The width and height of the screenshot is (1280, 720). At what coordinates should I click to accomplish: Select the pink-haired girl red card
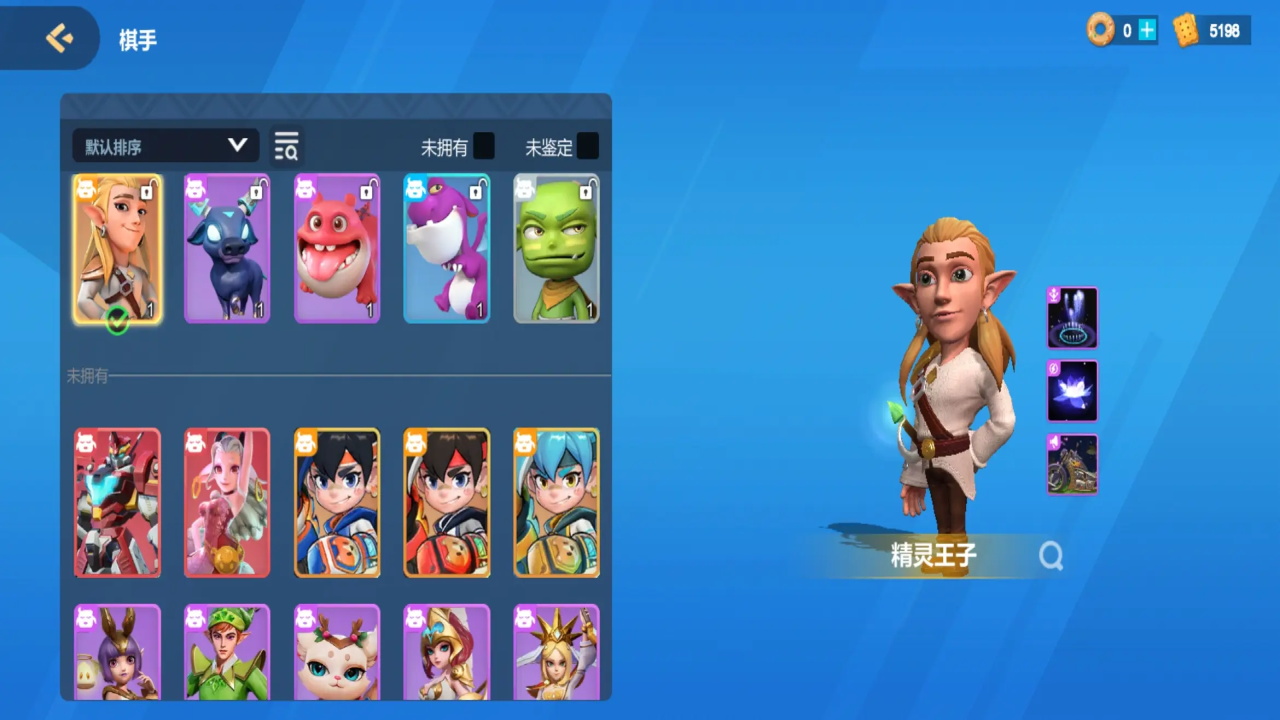pyautogui.click(x=227, y=503)
